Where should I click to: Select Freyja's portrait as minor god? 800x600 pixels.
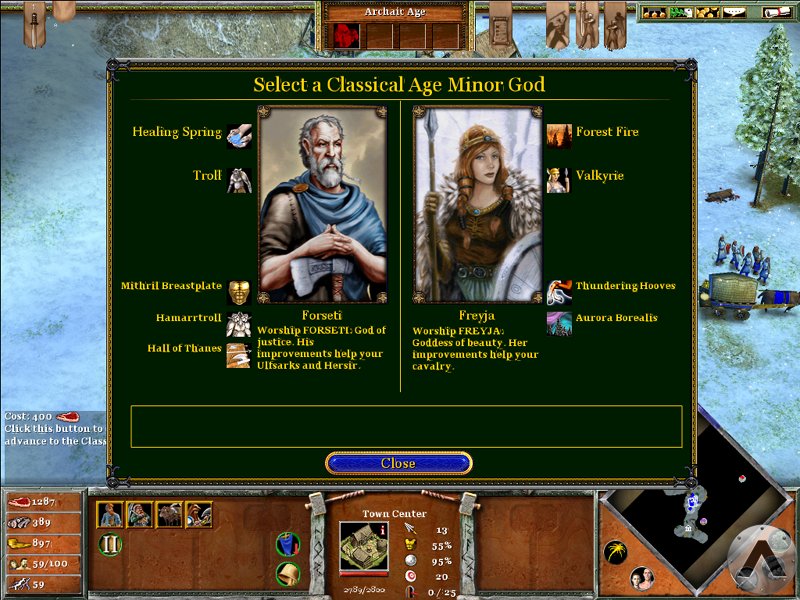point(477,204)
